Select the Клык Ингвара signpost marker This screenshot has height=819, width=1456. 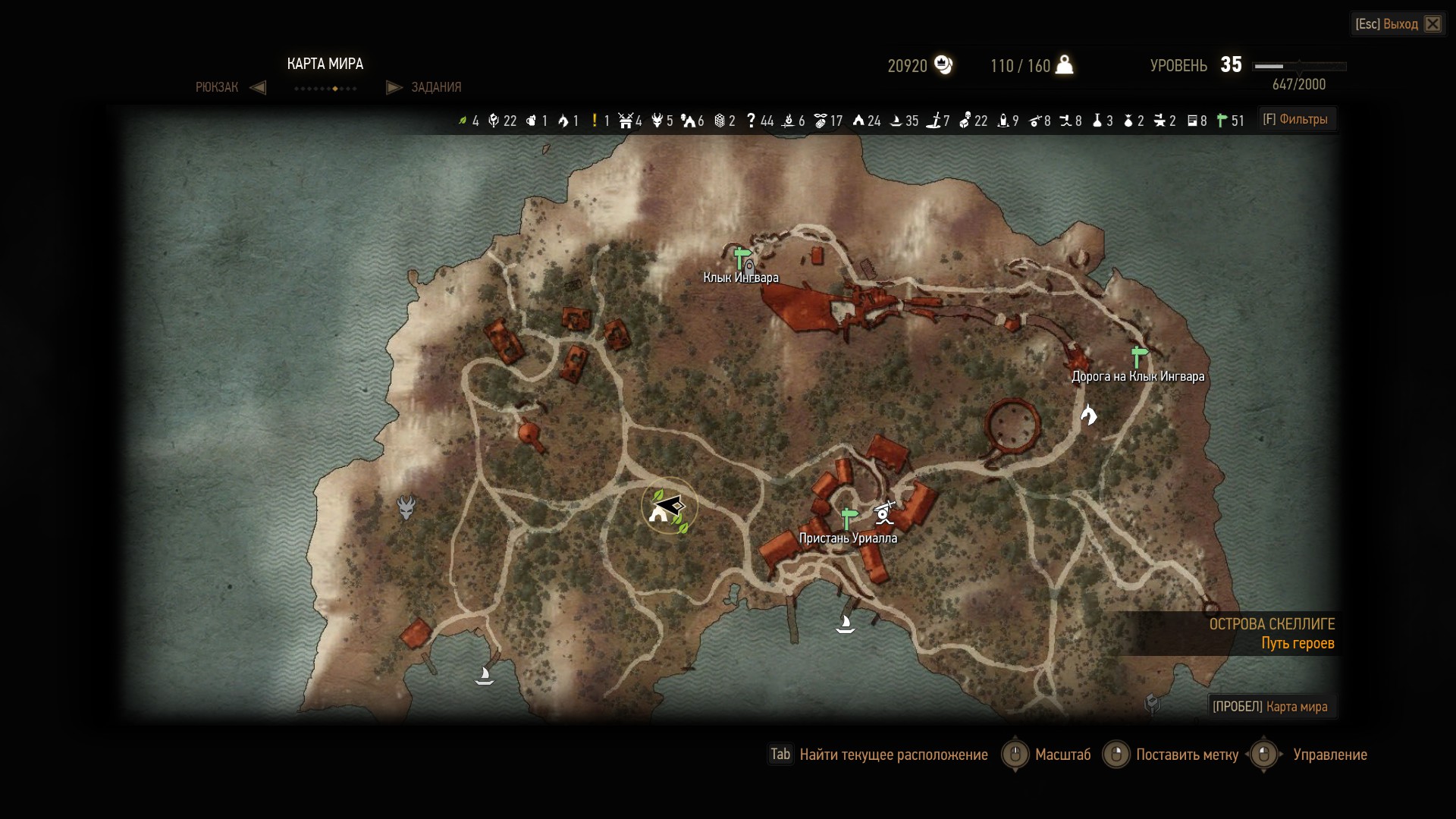(742, 258)
